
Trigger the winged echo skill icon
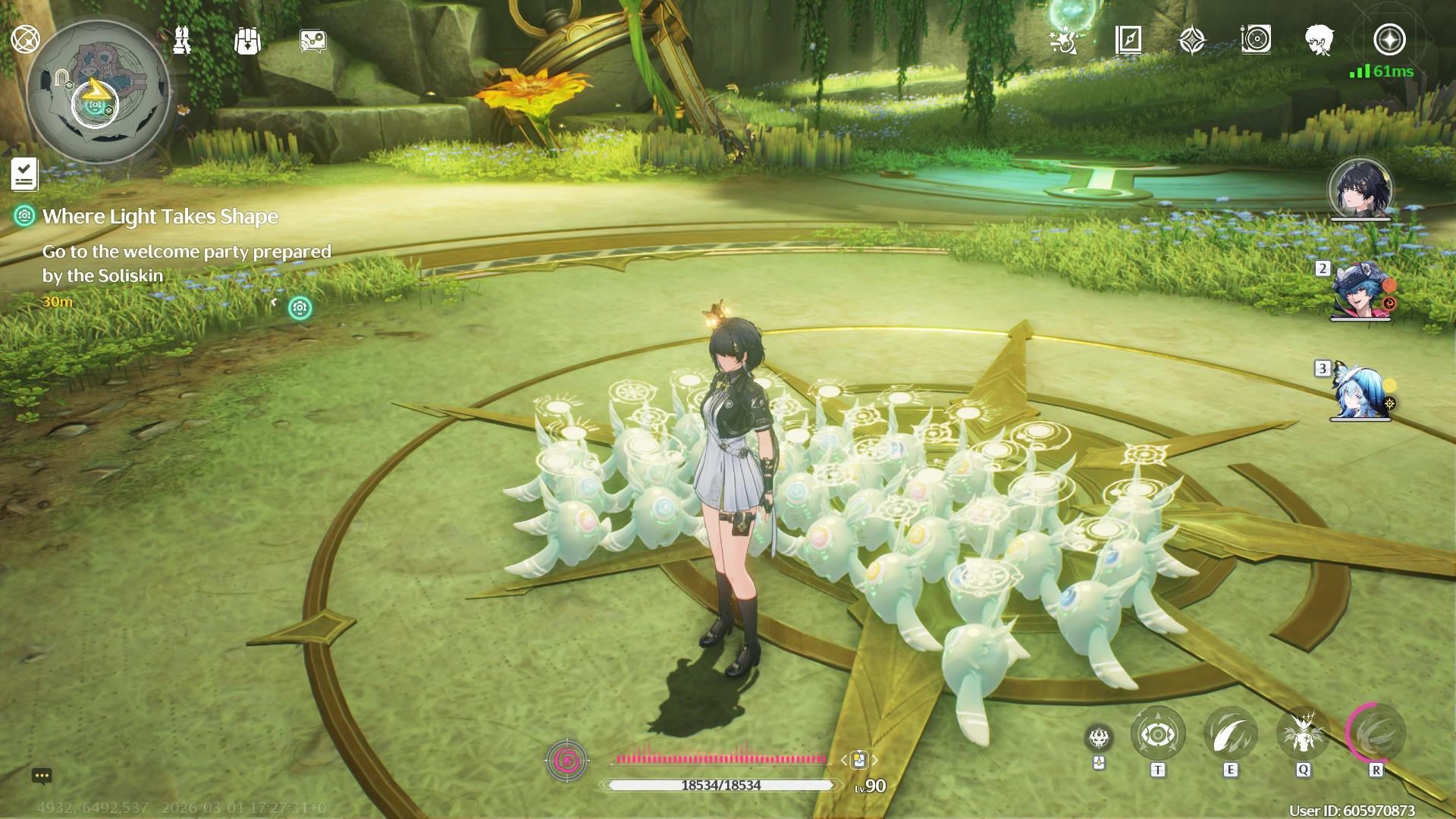[x=1303, y=734]
